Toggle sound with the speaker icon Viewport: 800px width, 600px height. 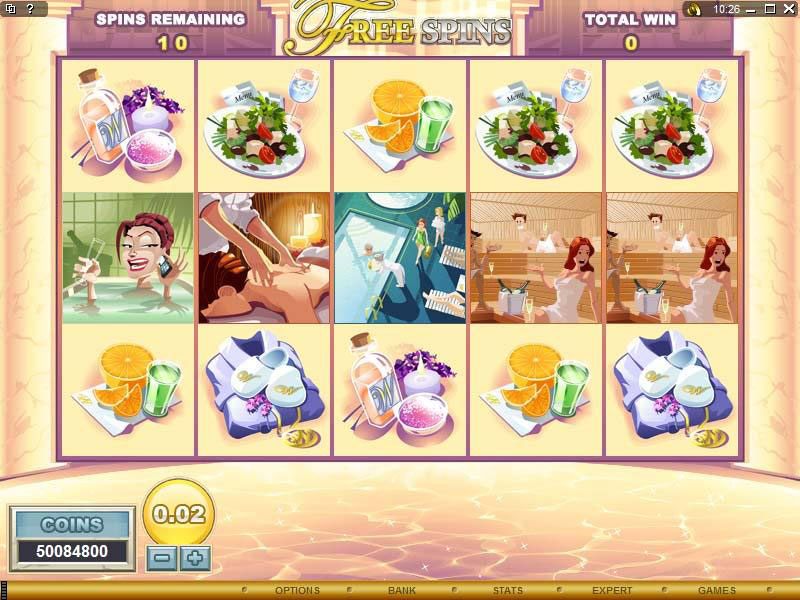tap(693, 9)
